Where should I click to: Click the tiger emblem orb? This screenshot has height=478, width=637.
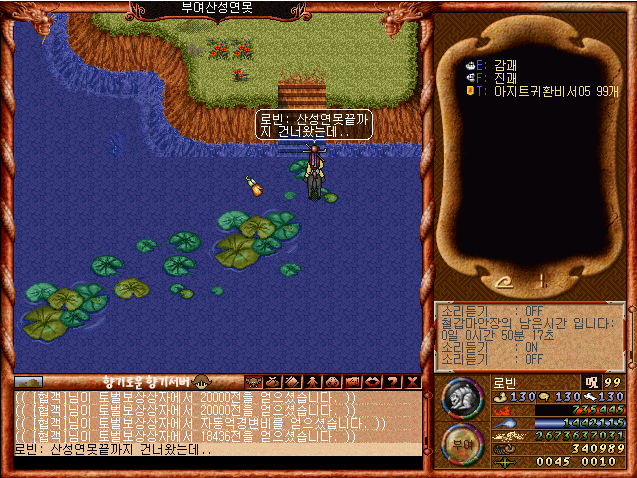tap(462, 398)
